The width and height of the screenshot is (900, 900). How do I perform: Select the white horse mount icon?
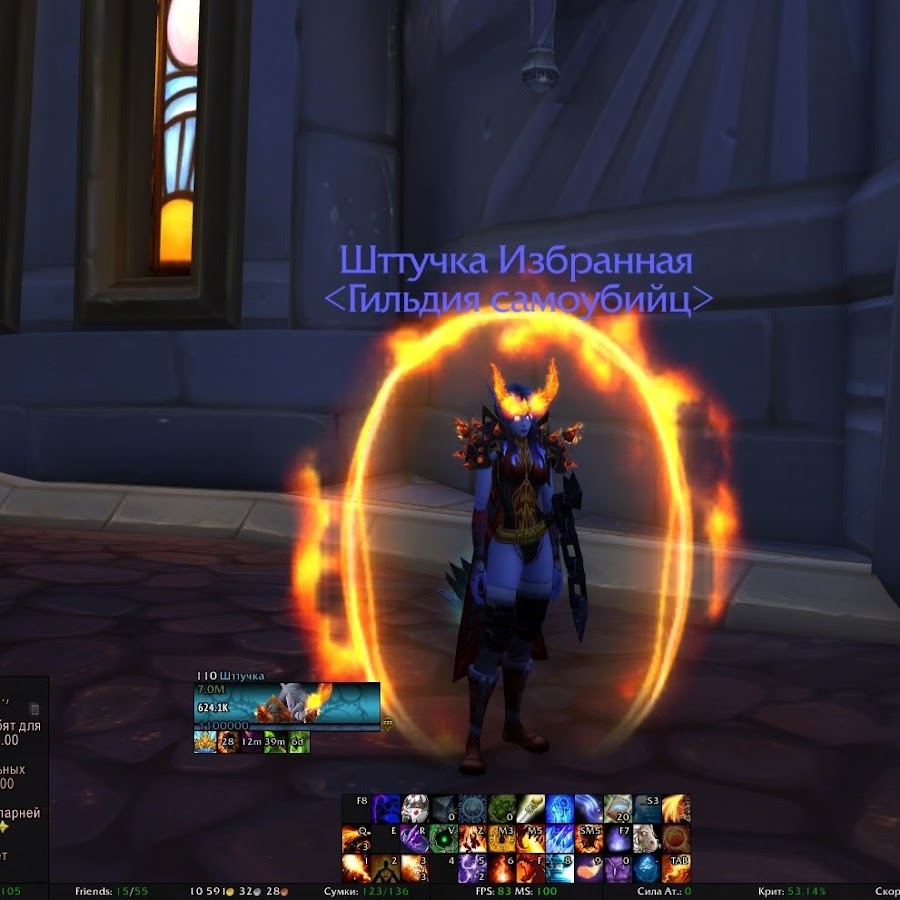(x=646, y=838)
